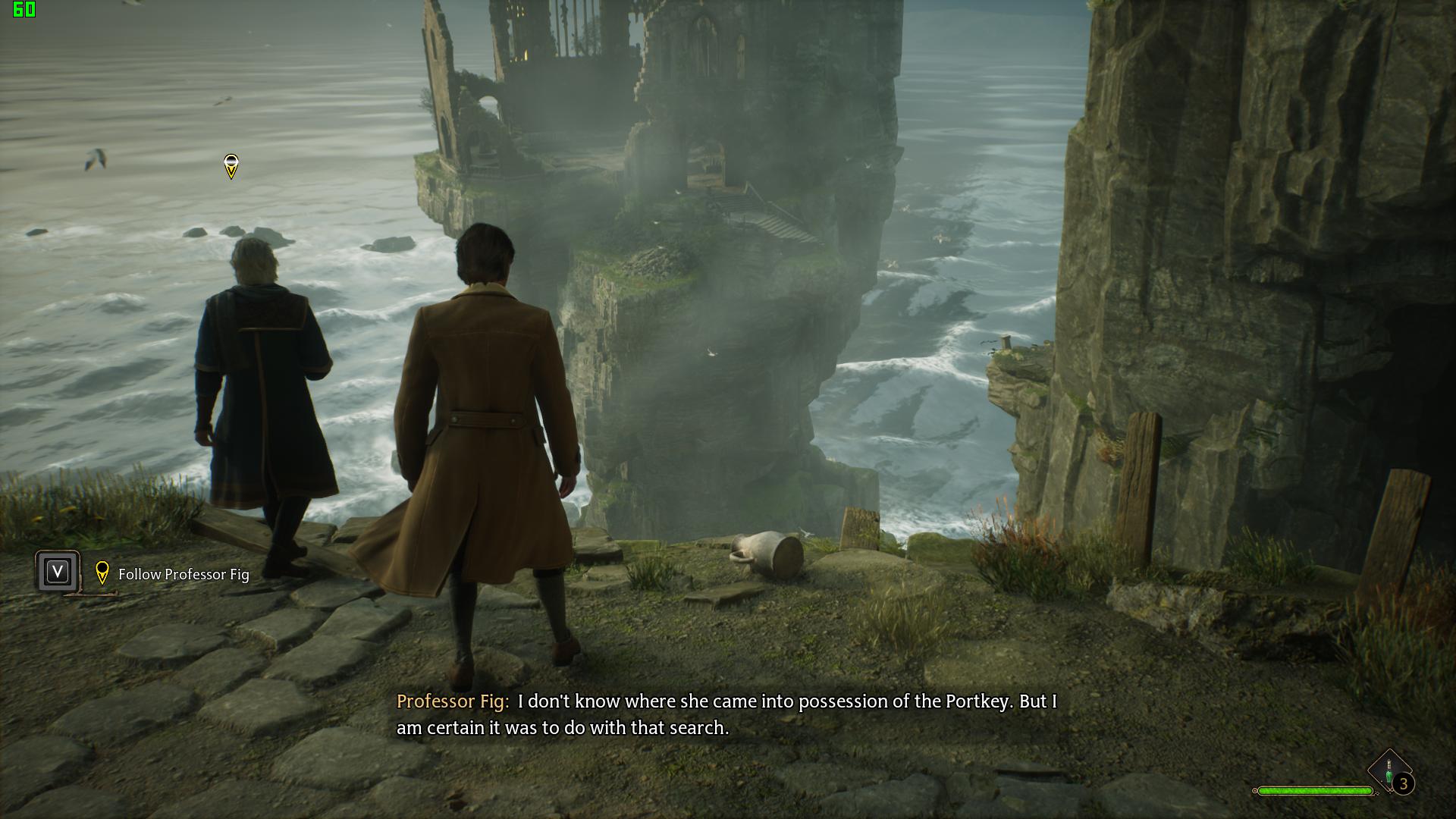
Task: Select the Wiggenweld healing potion icon
Action: [x=1389, y=769]
